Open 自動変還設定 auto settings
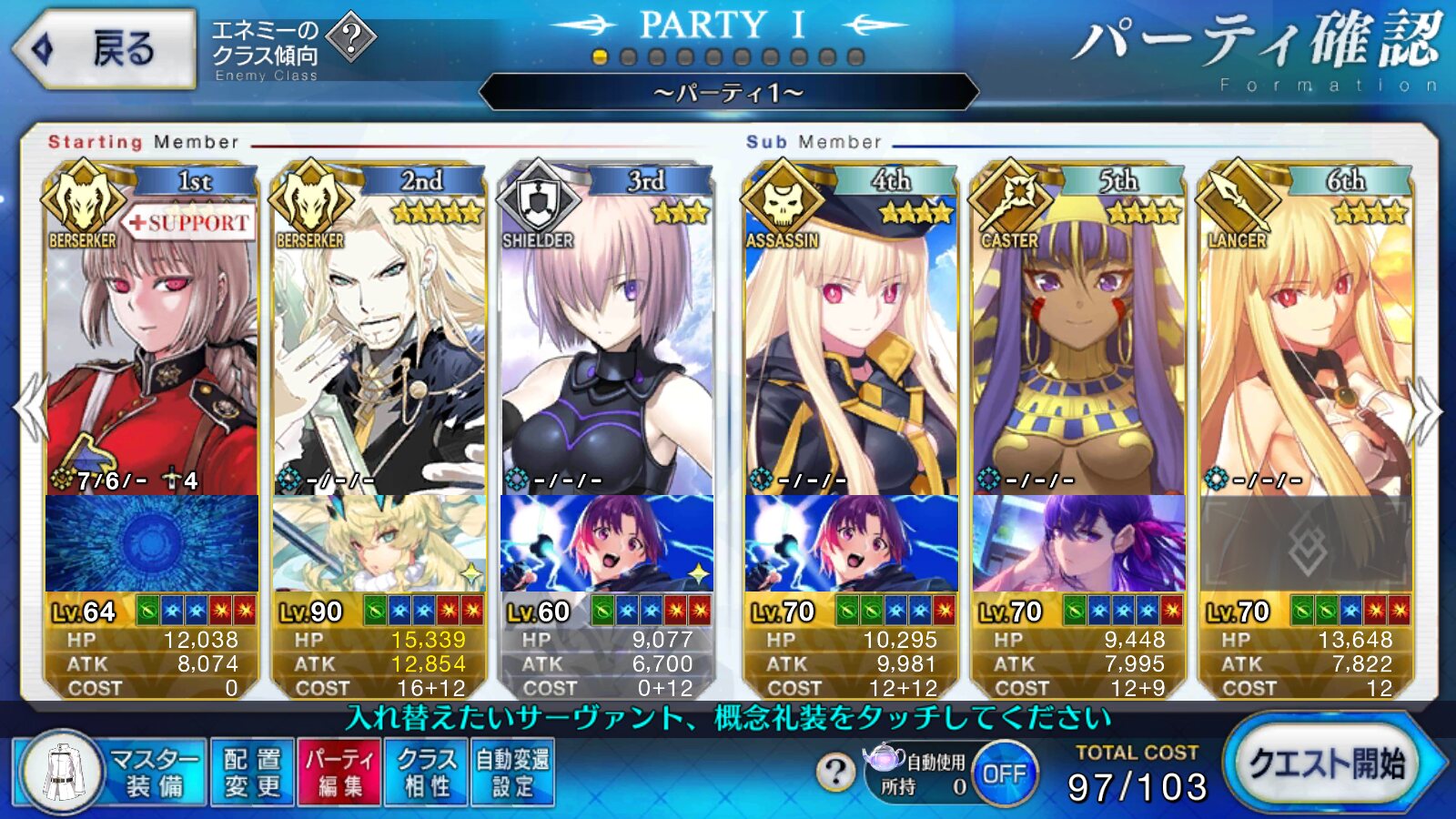The image size is (1456, 819). coord(512,772)
